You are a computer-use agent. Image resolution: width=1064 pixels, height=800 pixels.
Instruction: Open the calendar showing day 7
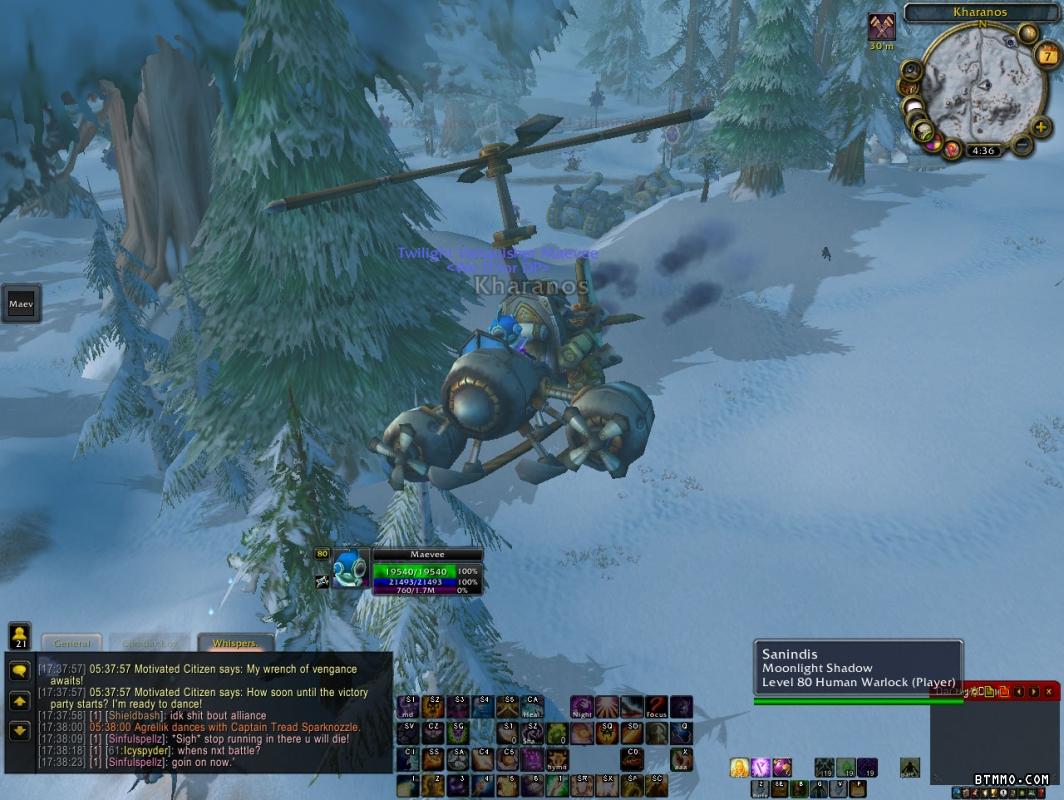[1048, 54]
